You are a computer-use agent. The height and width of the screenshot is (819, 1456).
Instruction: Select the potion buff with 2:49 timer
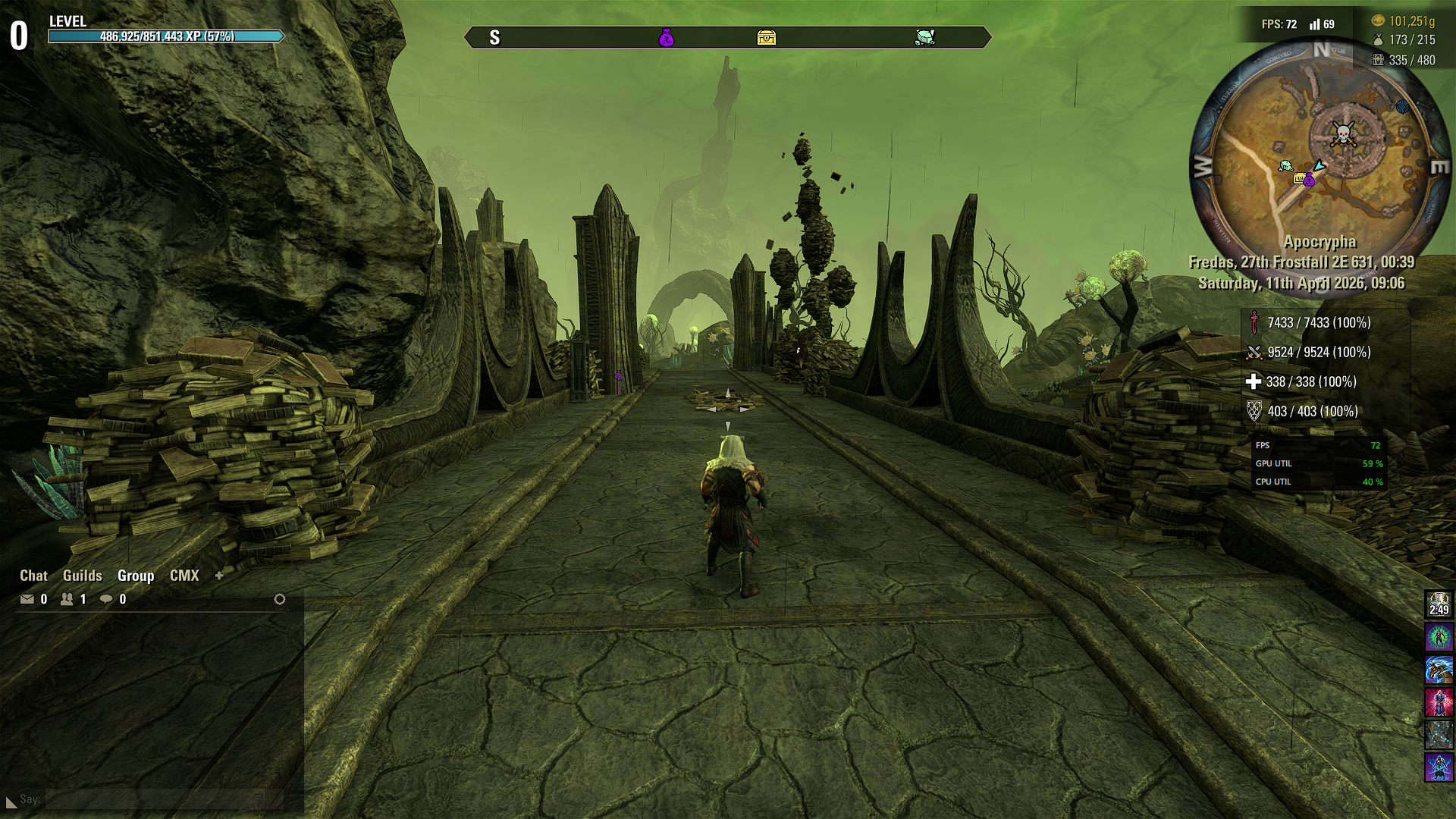click(x=1439, y=604)
